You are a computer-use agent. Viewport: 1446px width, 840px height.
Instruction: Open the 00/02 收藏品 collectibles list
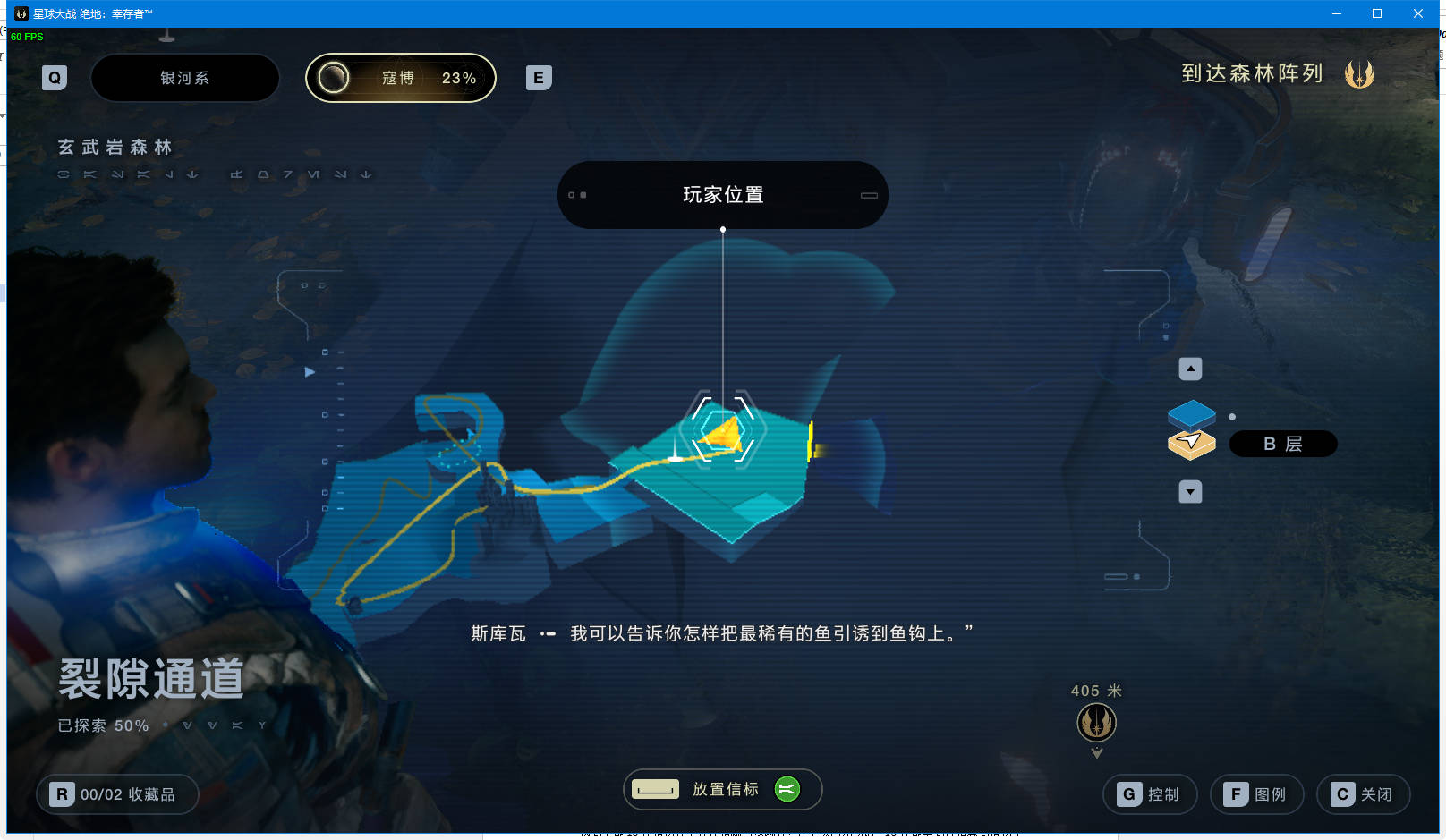tap(117, 794)
